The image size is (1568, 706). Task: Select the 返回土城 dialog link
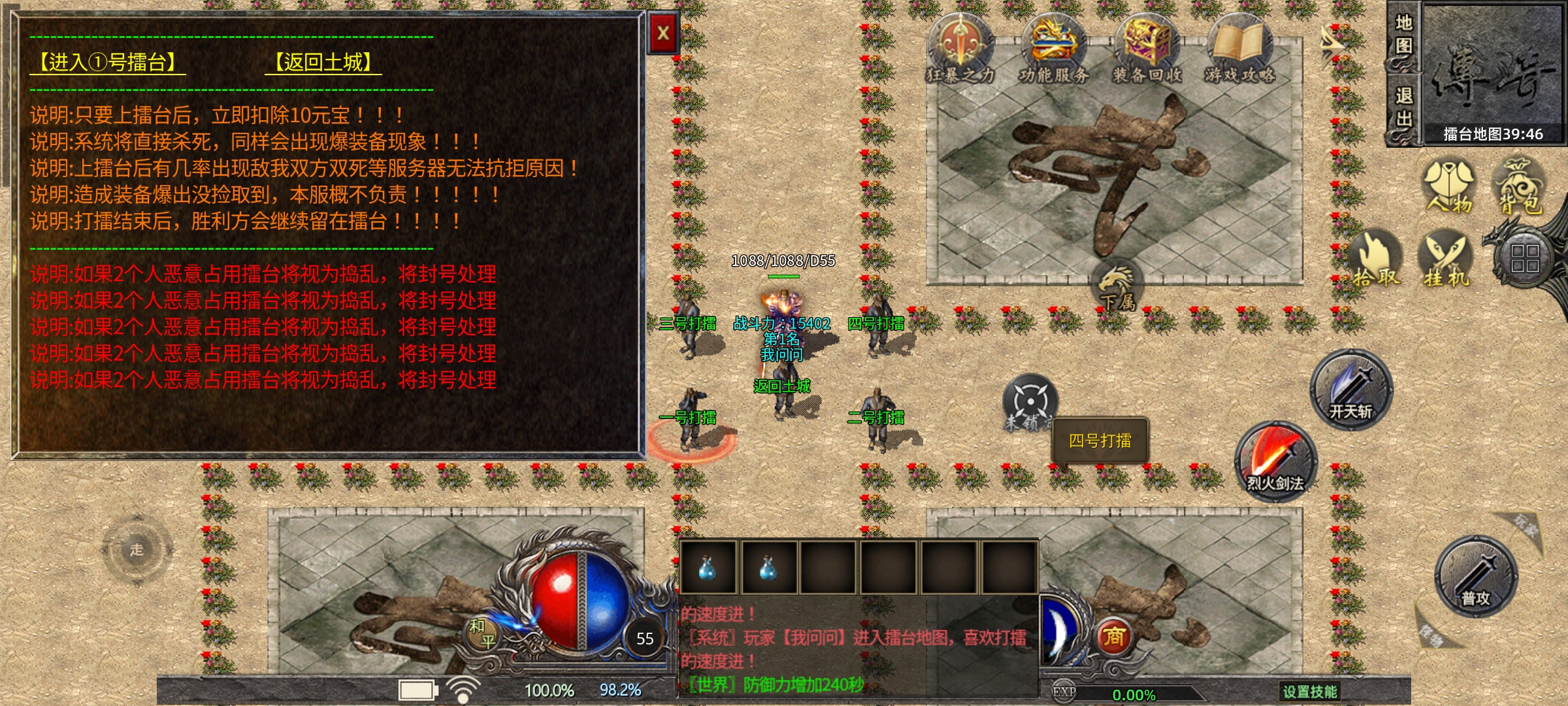(323, 63)
